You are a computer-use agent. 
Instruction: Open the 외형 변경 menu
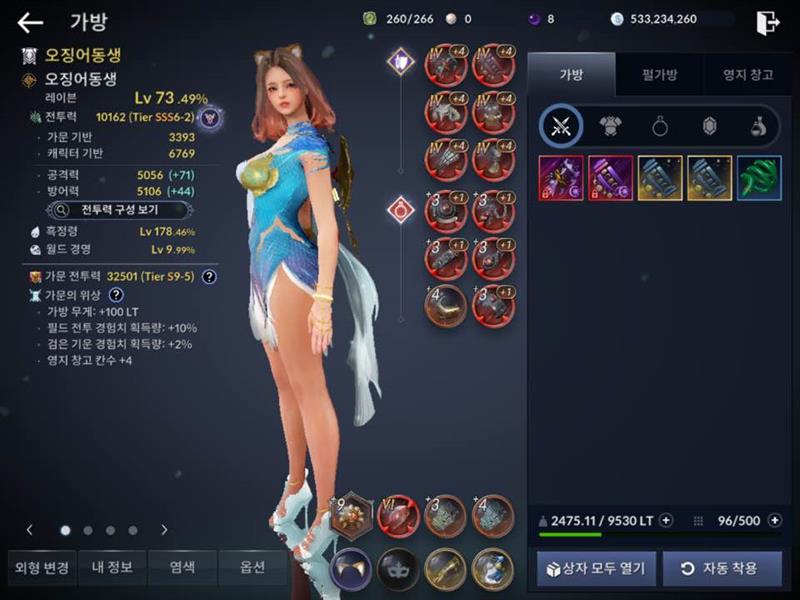tap(41, 568)
